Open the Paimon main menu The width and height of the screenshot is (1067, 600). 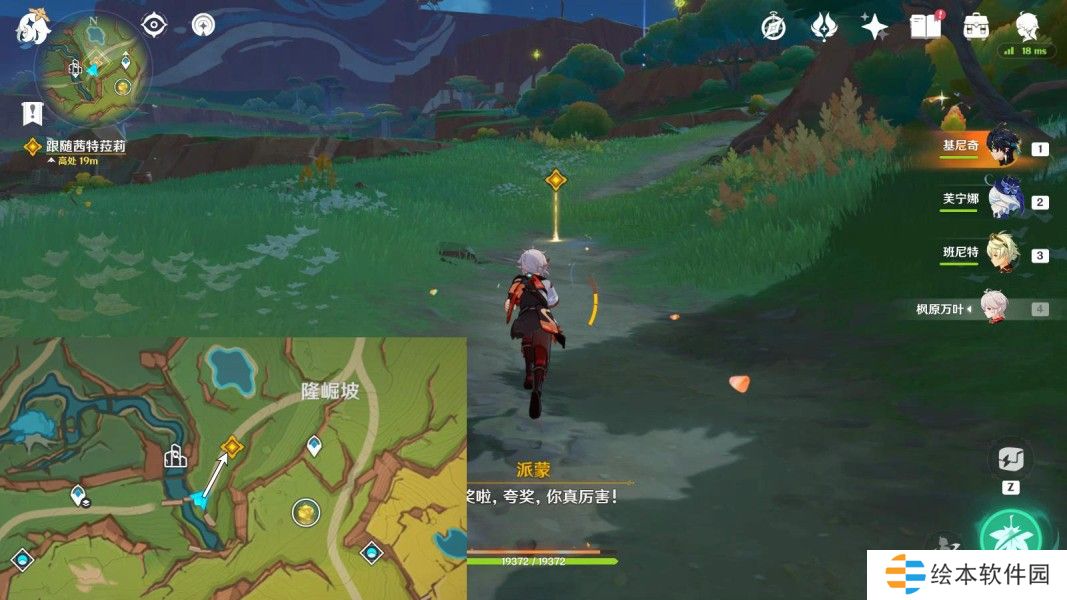pyautogui.click(x=33, y=28)
